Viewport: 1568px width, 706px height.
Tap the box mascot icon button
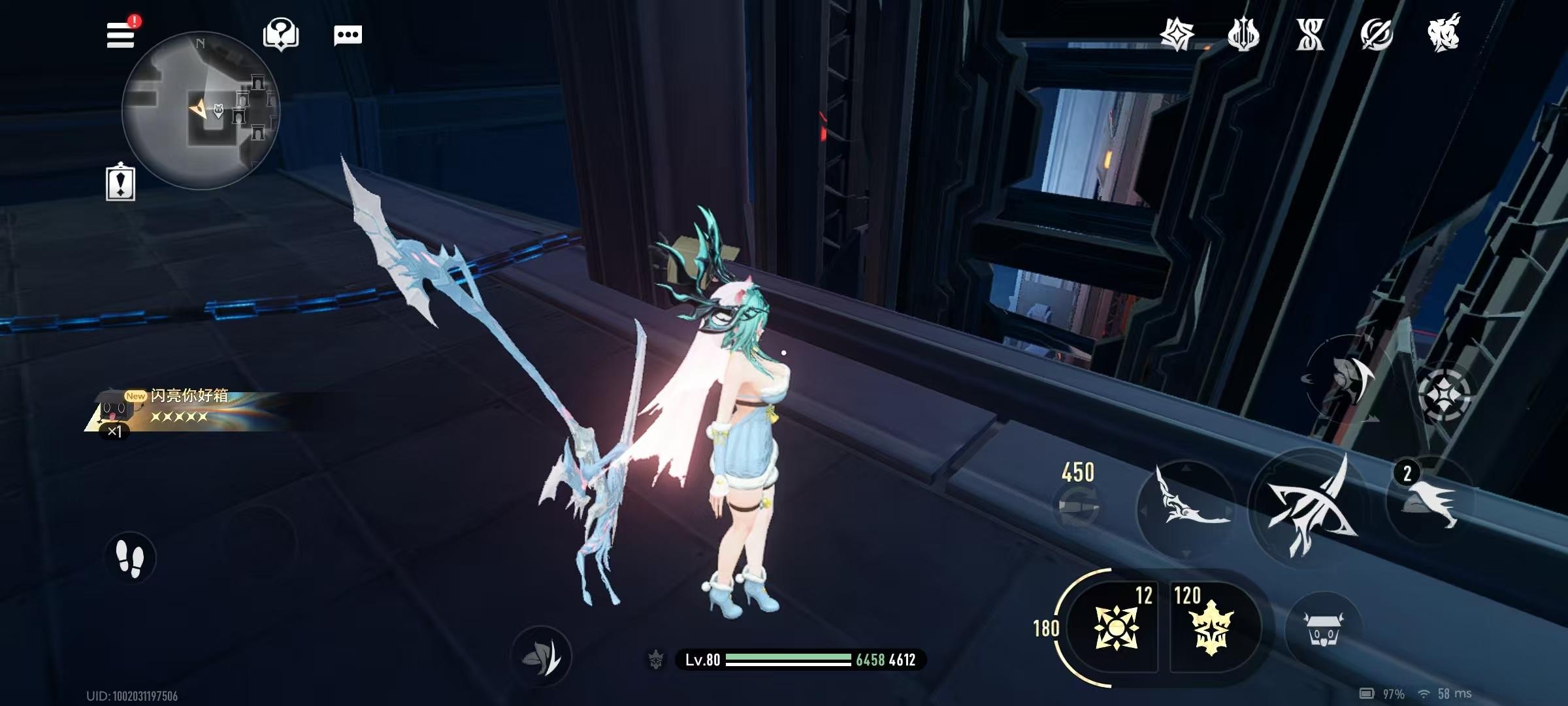[1322, 629]
